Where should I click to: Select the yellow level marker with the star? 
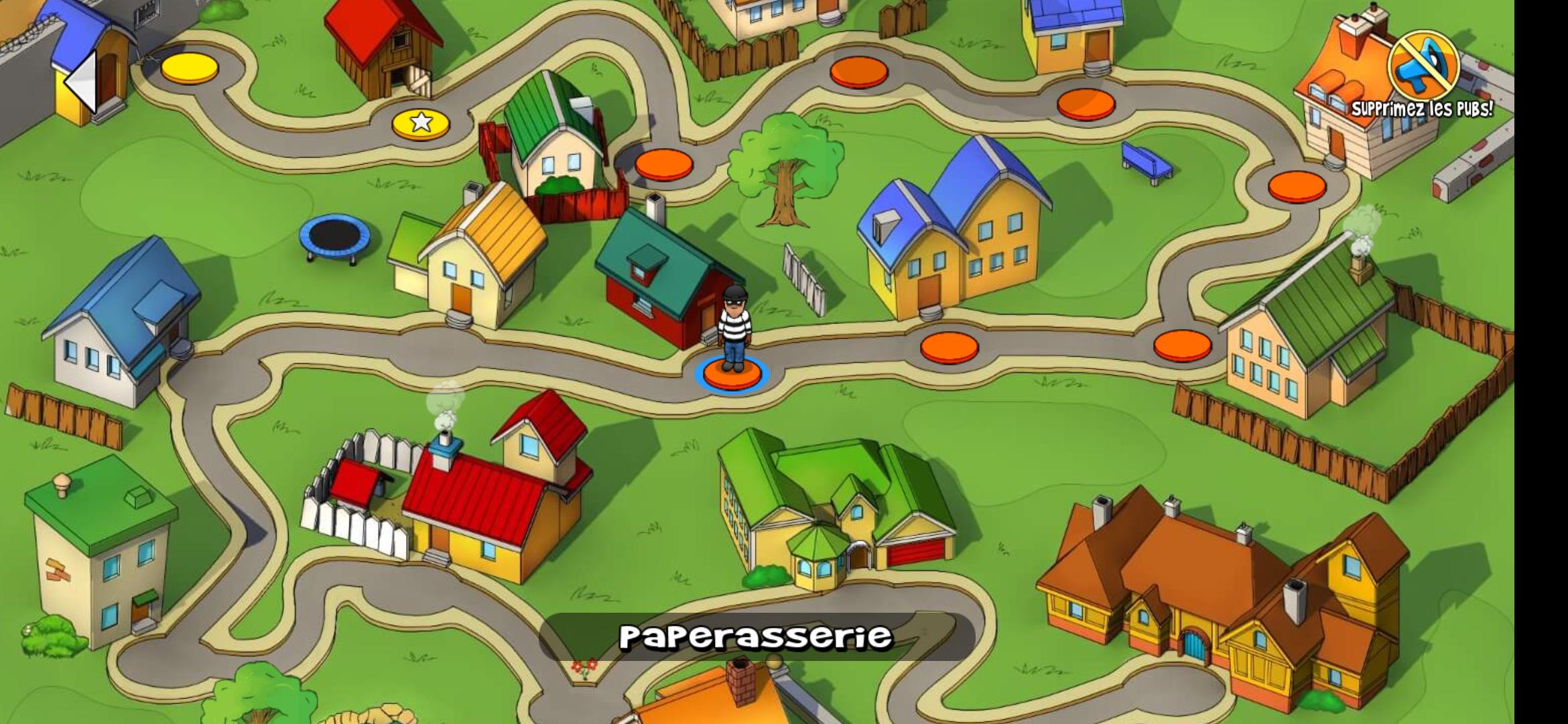(419, 124)
